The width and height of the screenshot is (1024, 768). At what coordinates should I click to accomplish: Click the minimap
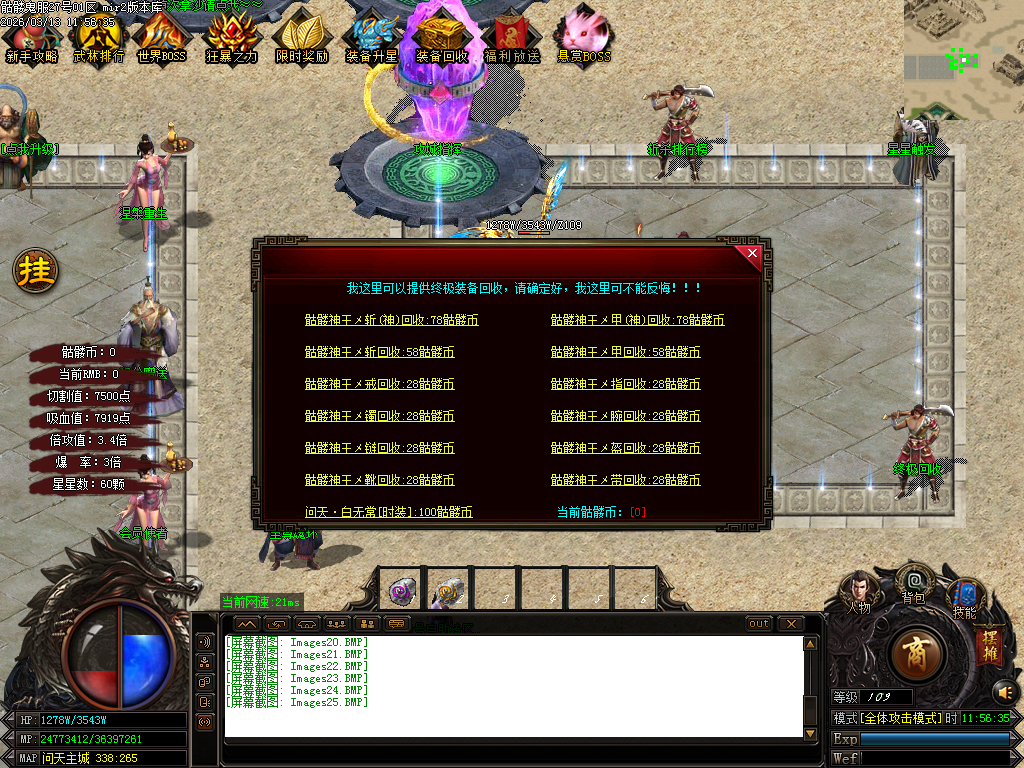point(963,60)
